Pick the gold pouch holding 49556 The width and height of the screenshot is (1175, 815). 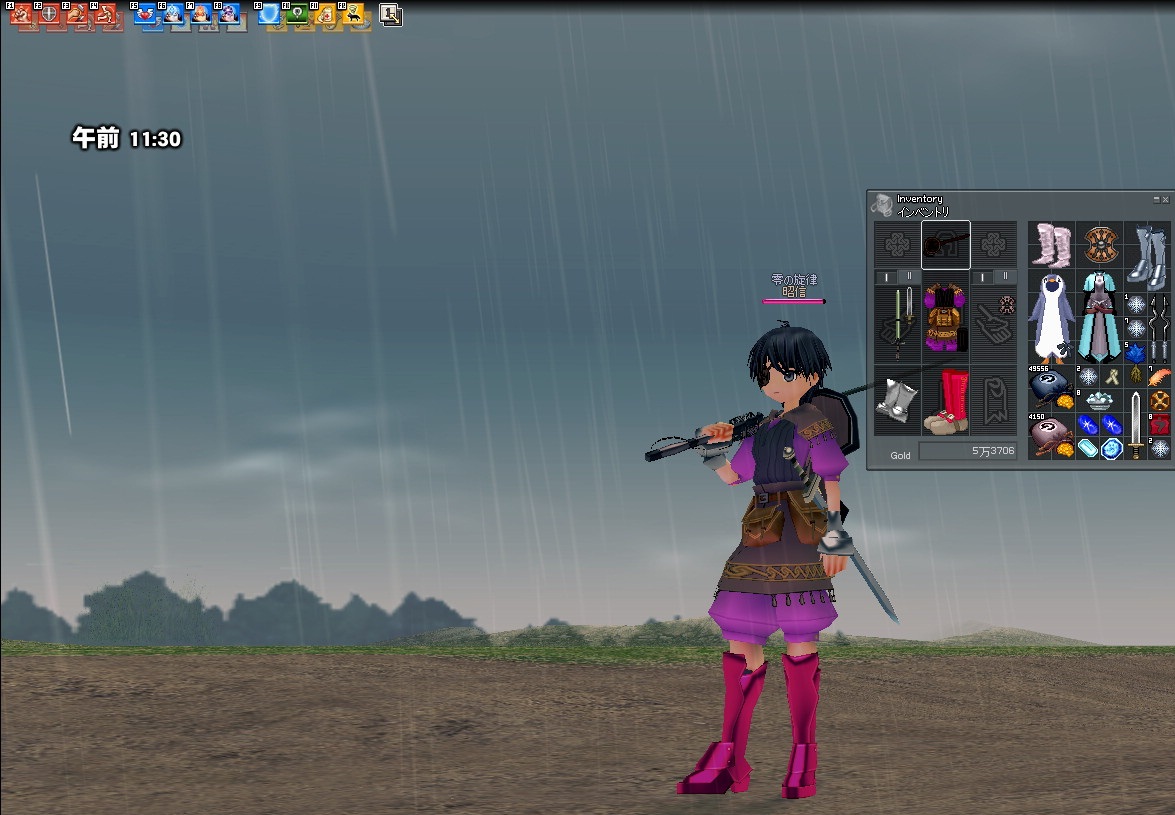coord(1051,386)
